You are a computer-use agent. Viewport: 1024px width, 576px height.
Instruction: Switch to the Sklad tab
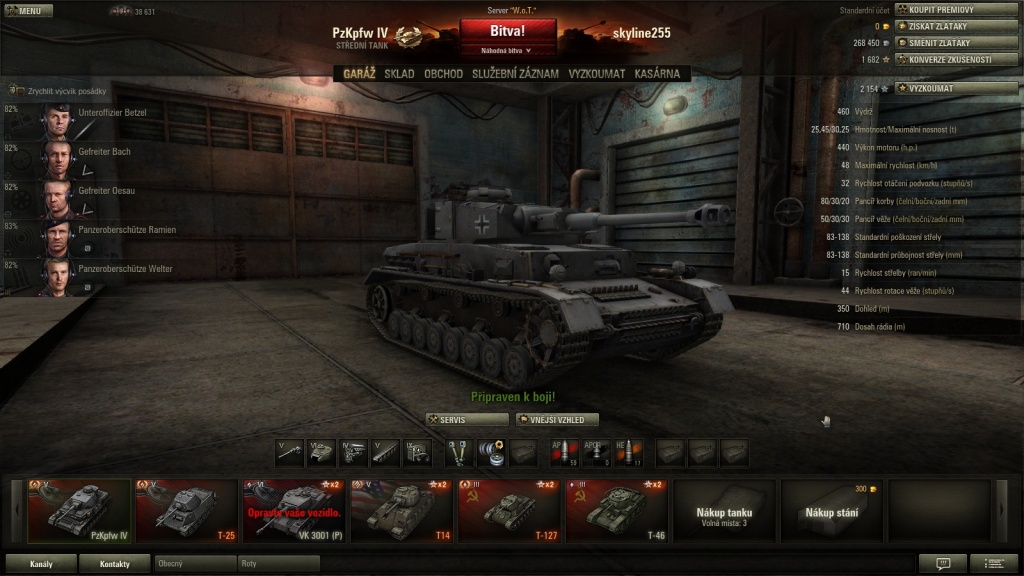(x=399, y=73)
